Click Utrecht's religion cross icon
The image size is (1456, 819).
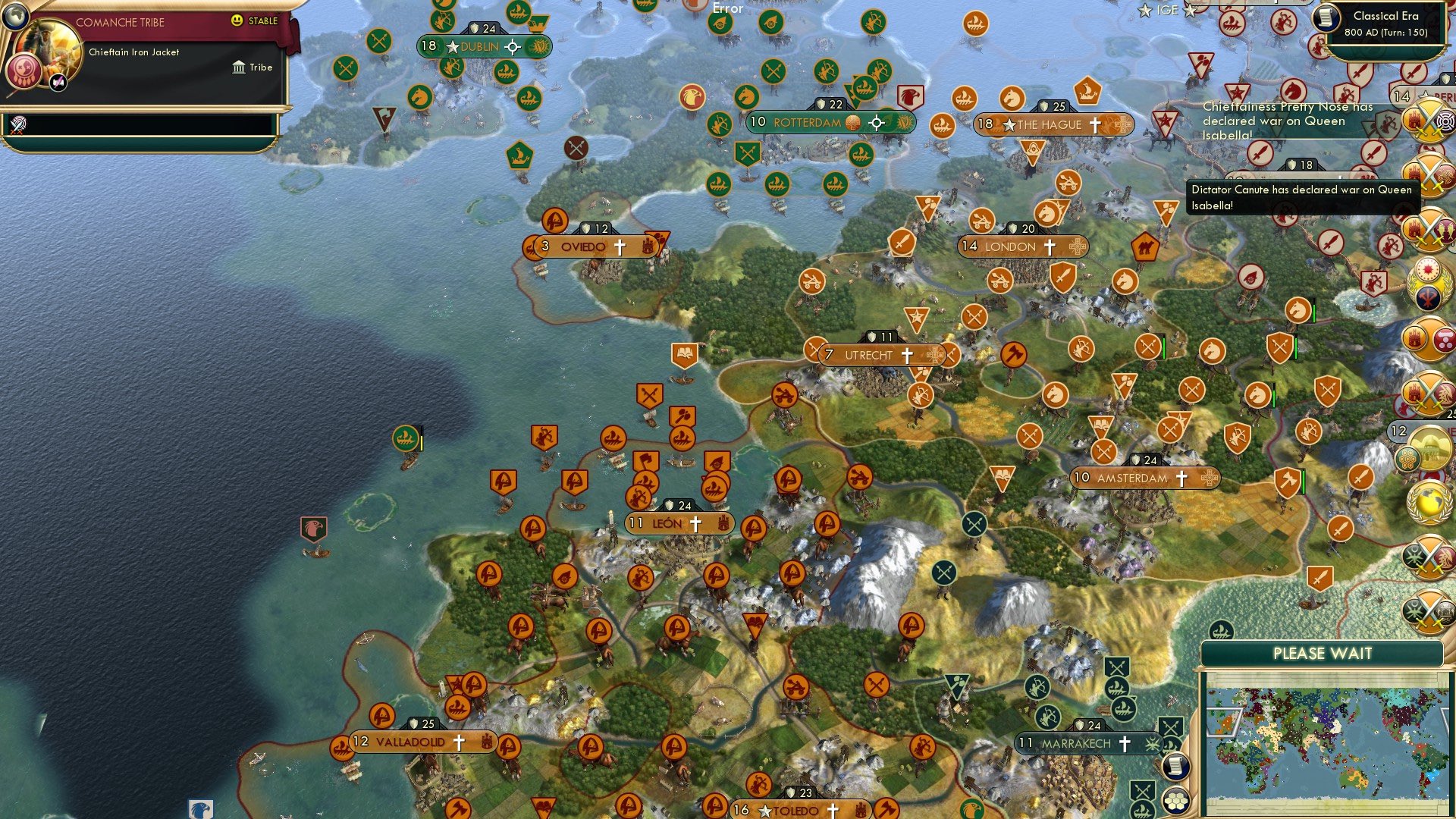pos(907,354)
